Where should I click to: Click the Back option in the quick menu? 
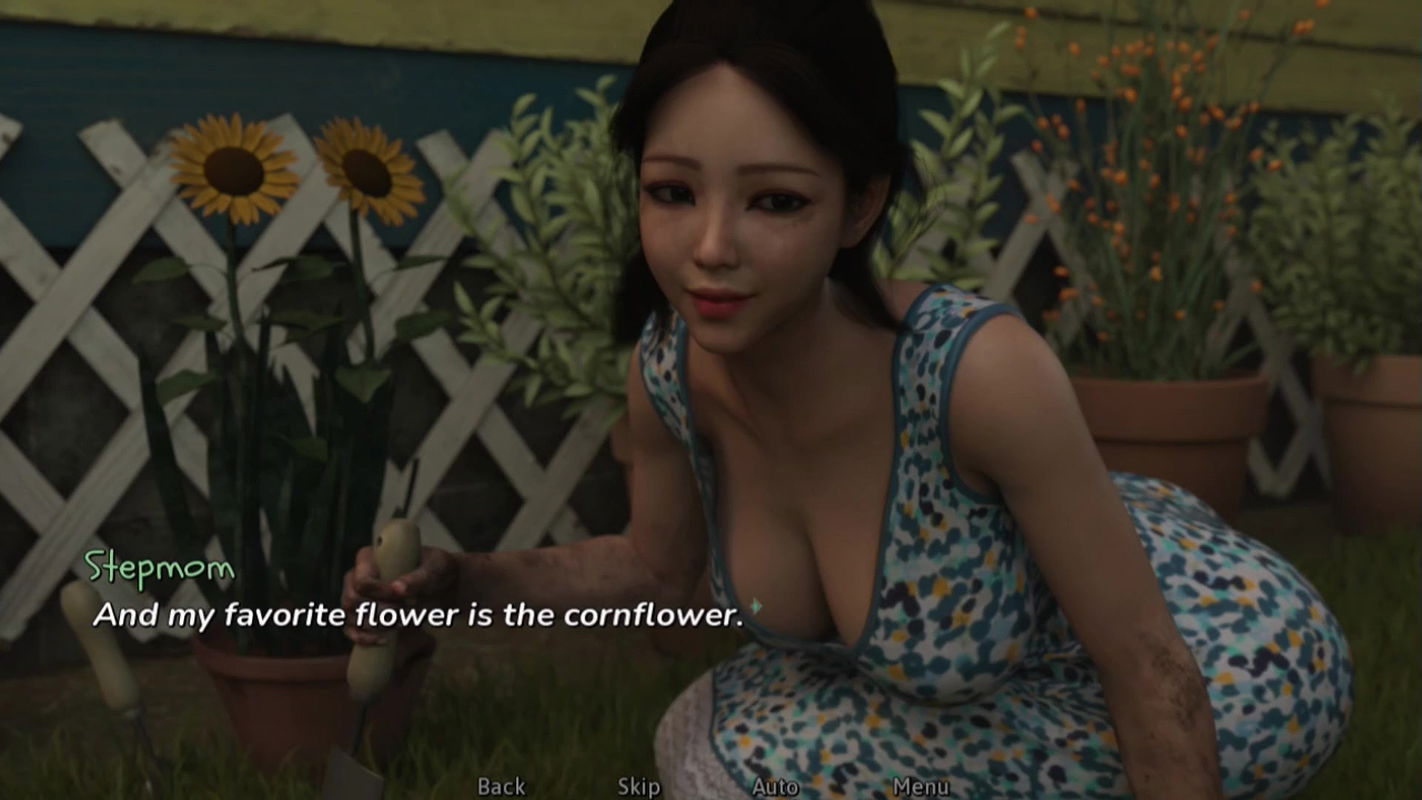tap(502, 788)
